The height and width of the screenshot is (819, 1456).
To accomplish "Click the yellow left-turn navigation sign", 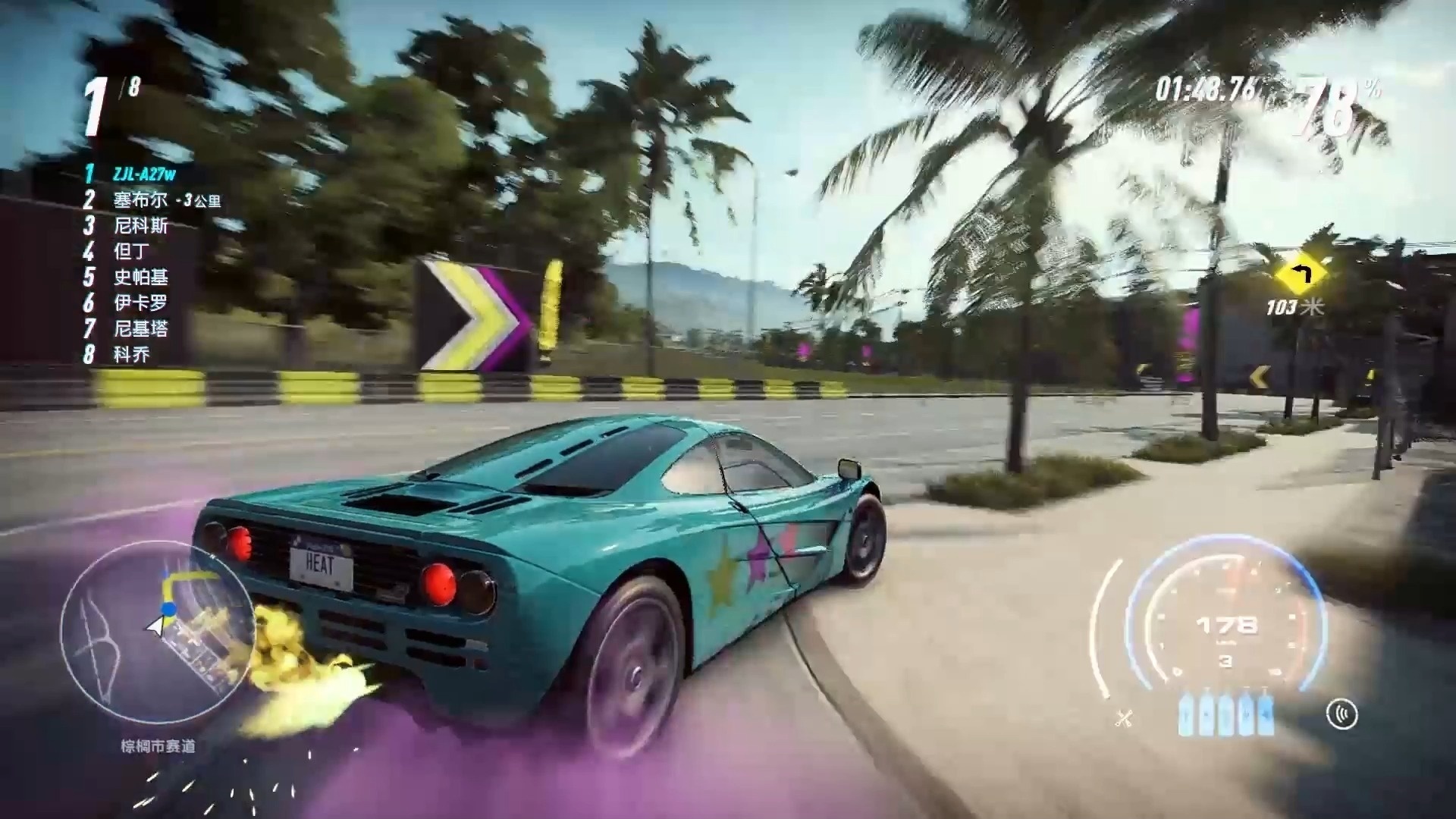I will click(1302, 275).
